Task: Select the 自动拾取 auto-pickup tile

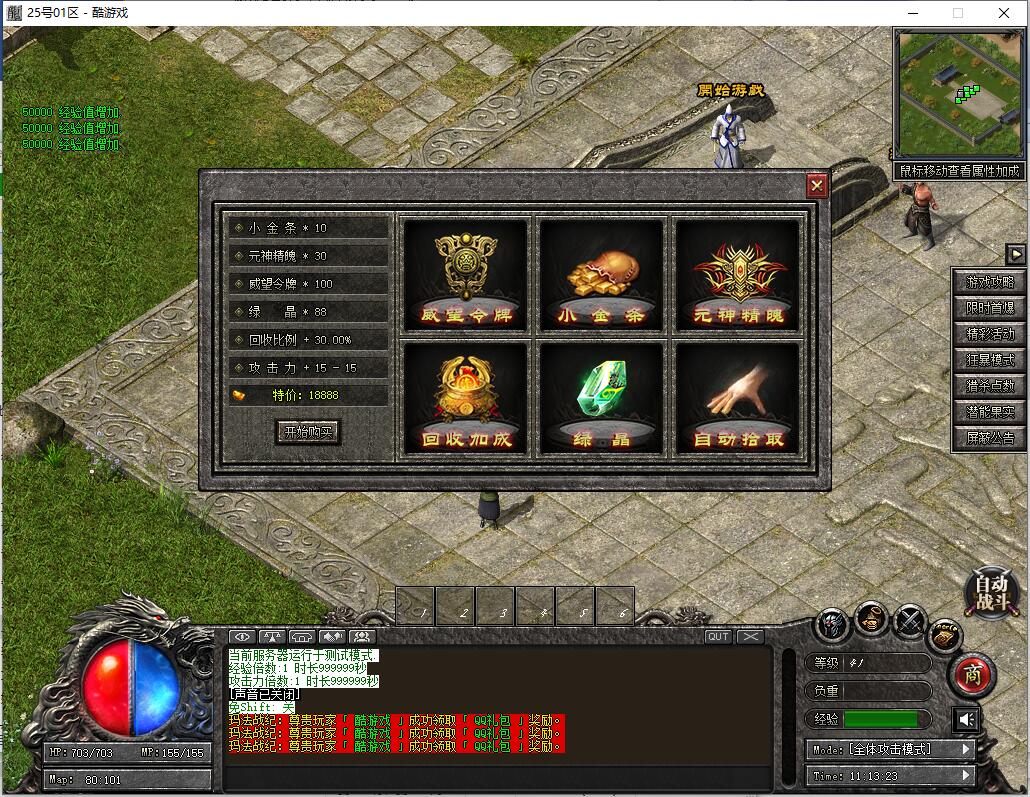Action: (738, 399)
